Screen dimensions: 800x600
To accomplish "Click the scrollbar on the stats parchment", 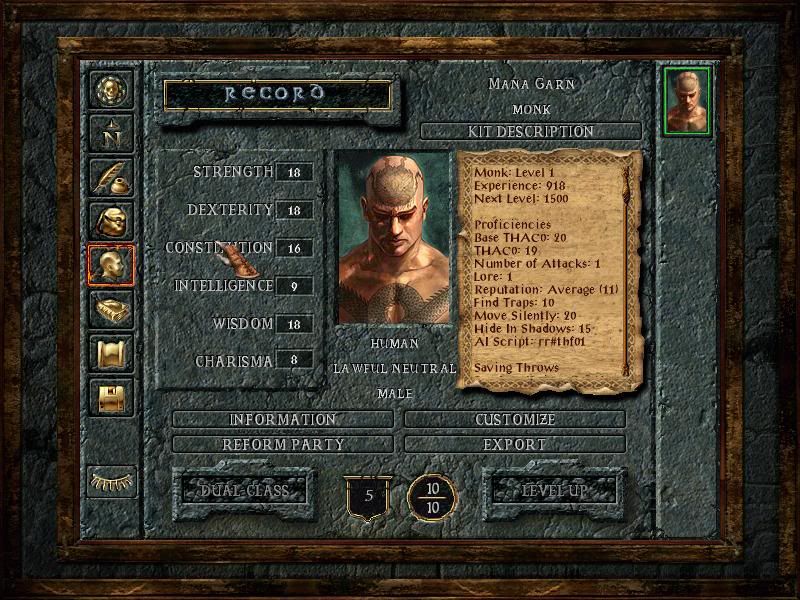I will click(x=628, y=270).
